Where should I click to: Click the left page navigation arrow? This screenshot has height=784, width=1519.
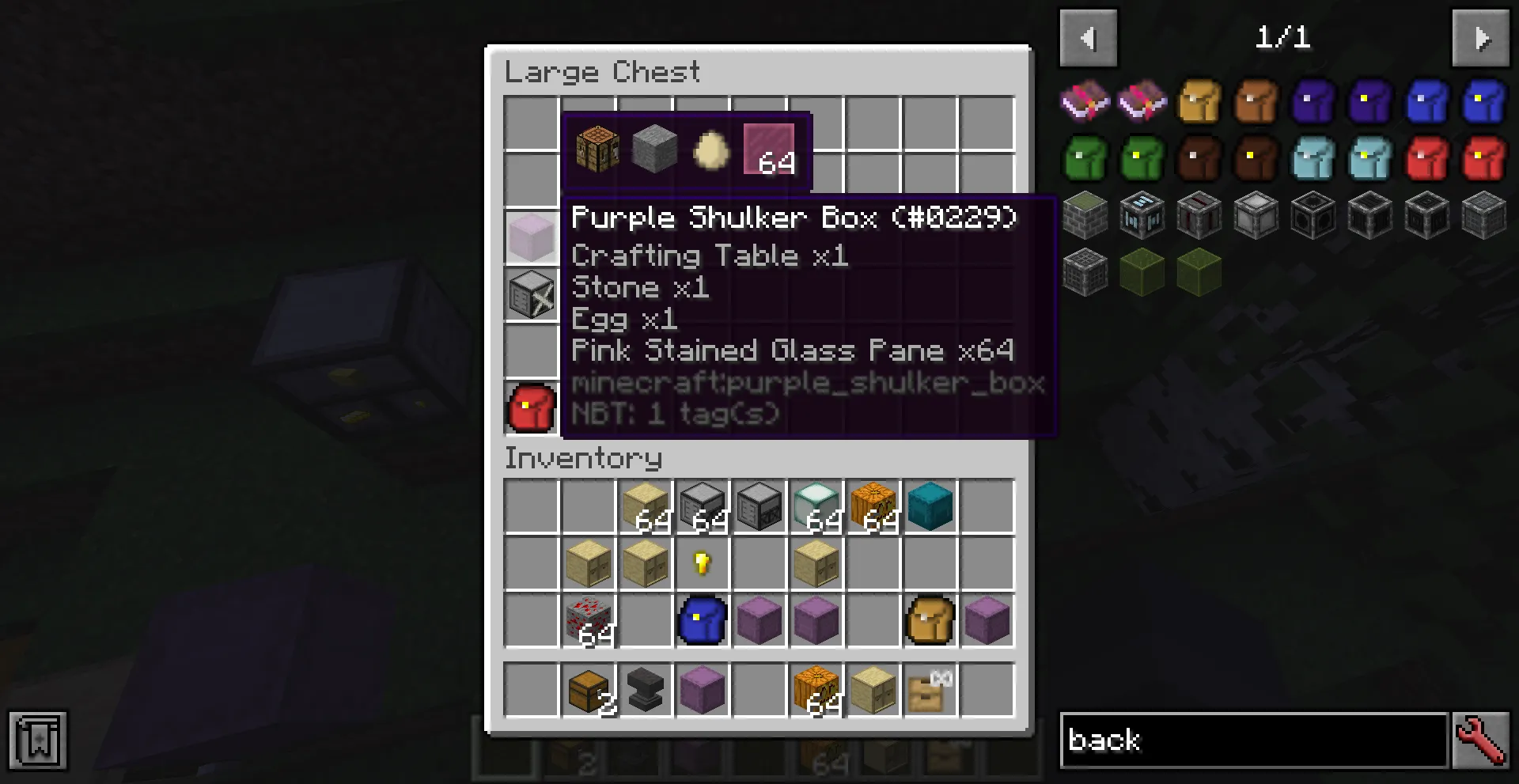click(x=1088, y=37)
